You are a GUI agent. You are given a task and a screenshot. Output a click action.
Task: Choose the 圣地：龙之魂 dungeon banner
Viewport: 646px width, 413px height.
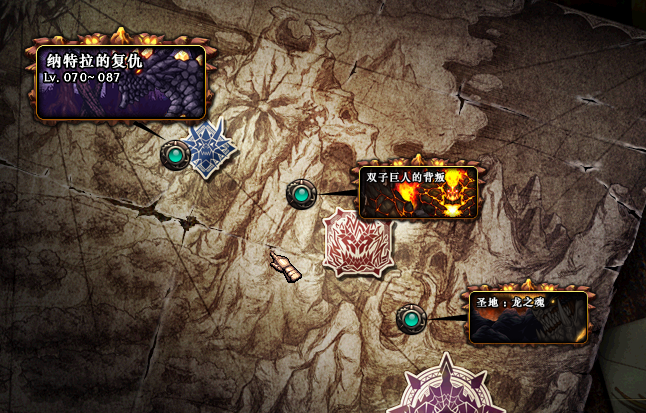tap(528, 317)
